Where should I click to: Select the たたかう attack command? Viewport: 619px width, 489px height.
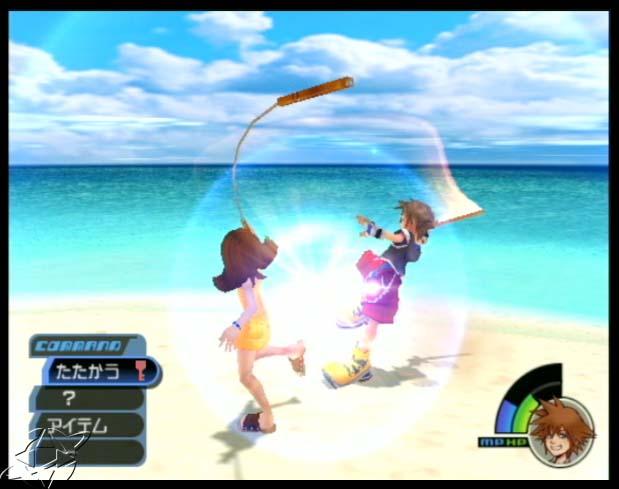pyautogui.click(x=97, y=372)
